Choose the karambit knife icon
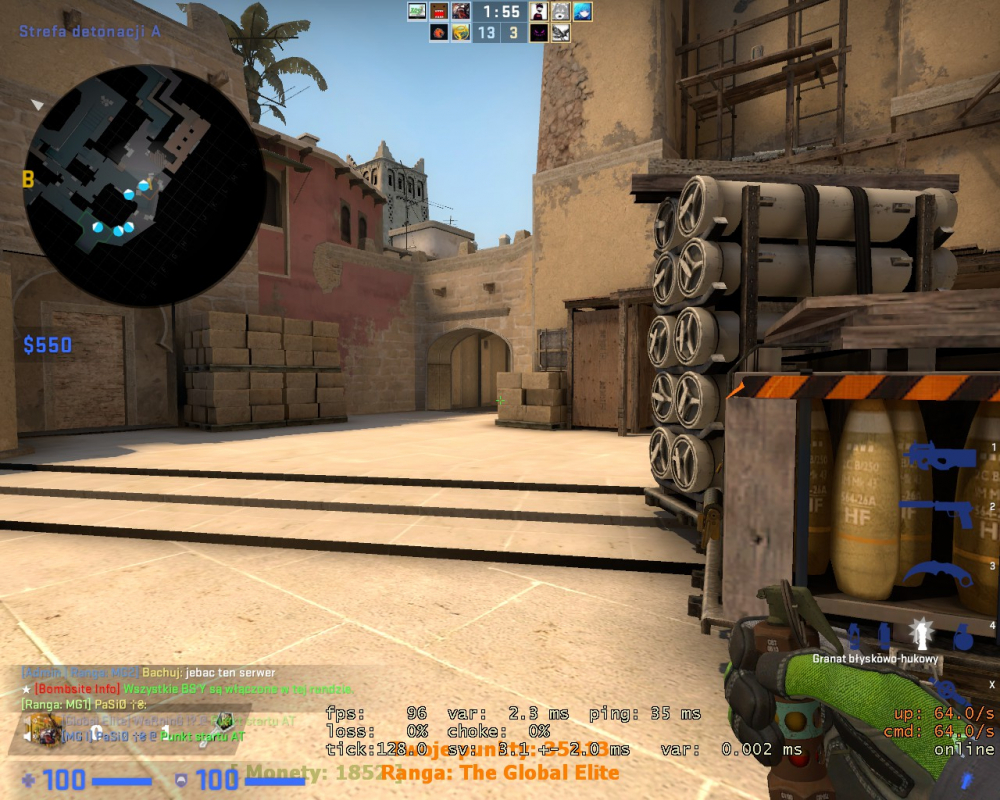This screenshot has height=800, width=1000. [940, 576]
